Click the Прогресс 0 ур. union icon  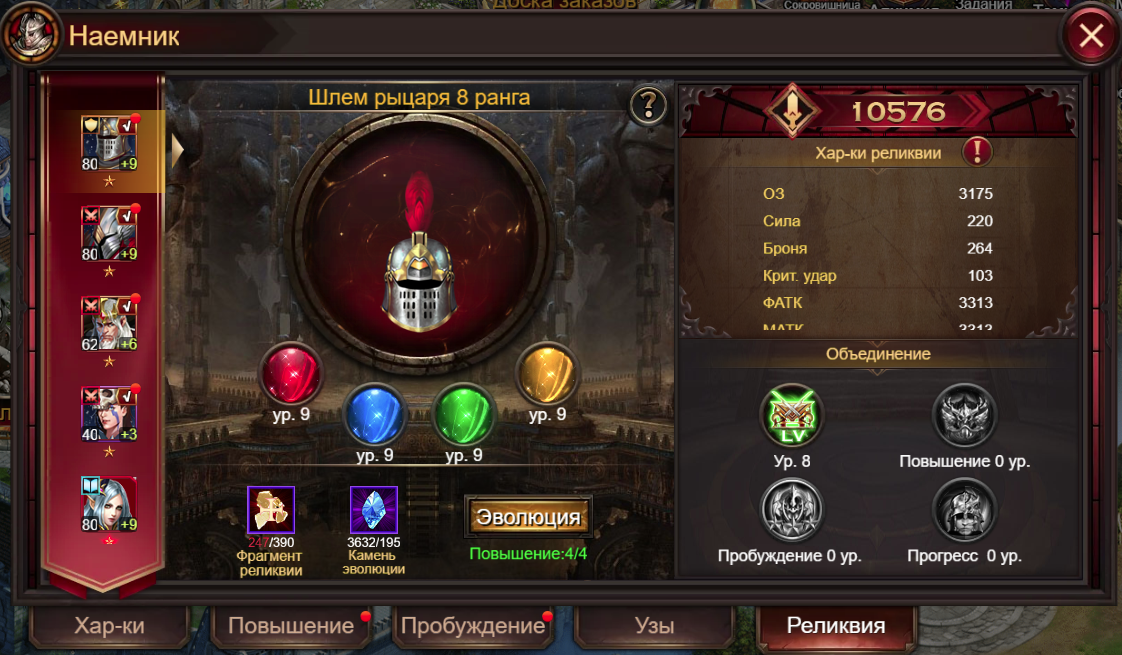(964, 510)
